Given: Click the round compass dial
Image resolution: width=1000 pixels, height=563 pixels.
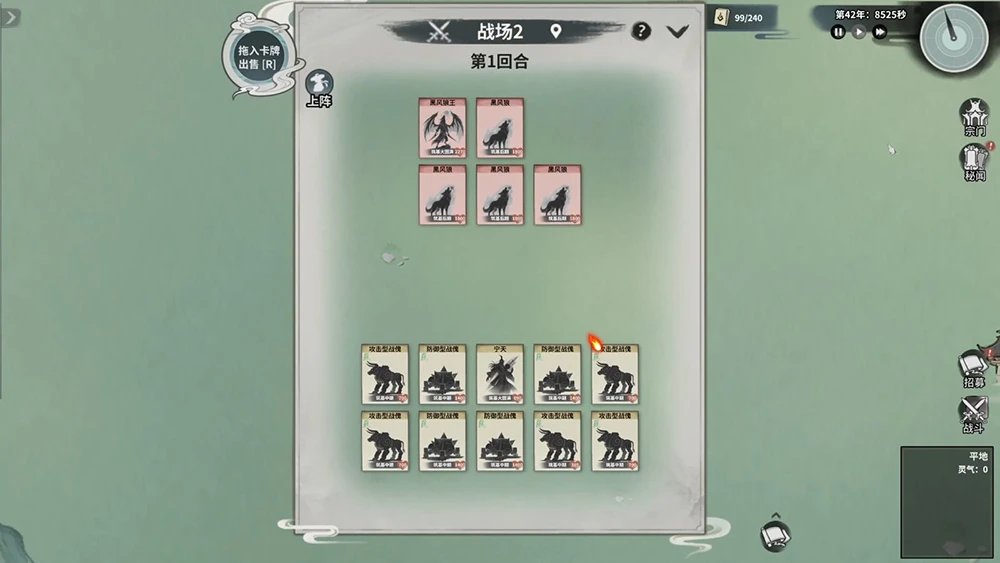Looking at the screenshot, I should 953,38.
